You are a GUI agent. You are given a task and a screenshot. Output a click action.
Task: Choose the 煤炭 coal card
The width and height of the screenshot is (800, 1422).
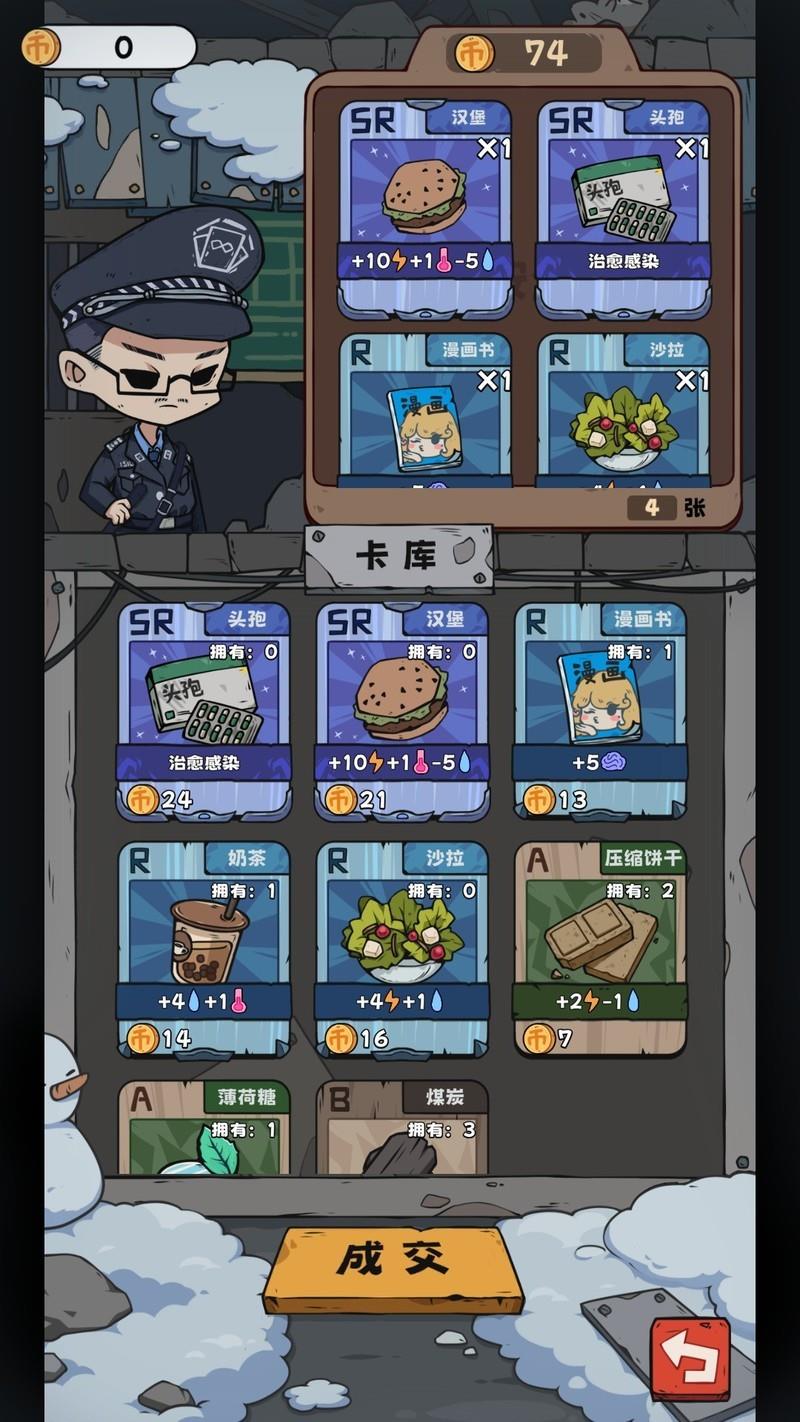tap(402, 1127)
